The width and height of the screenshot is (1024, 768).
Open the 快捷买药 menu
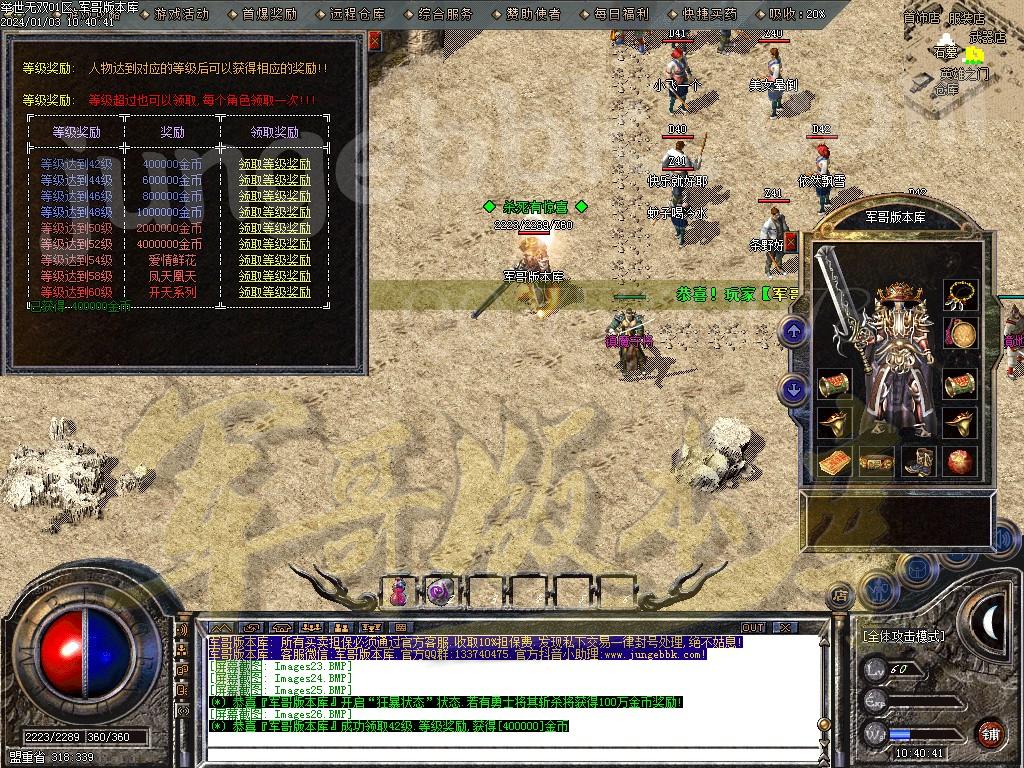pyautogui.click(x=709, y=14)
